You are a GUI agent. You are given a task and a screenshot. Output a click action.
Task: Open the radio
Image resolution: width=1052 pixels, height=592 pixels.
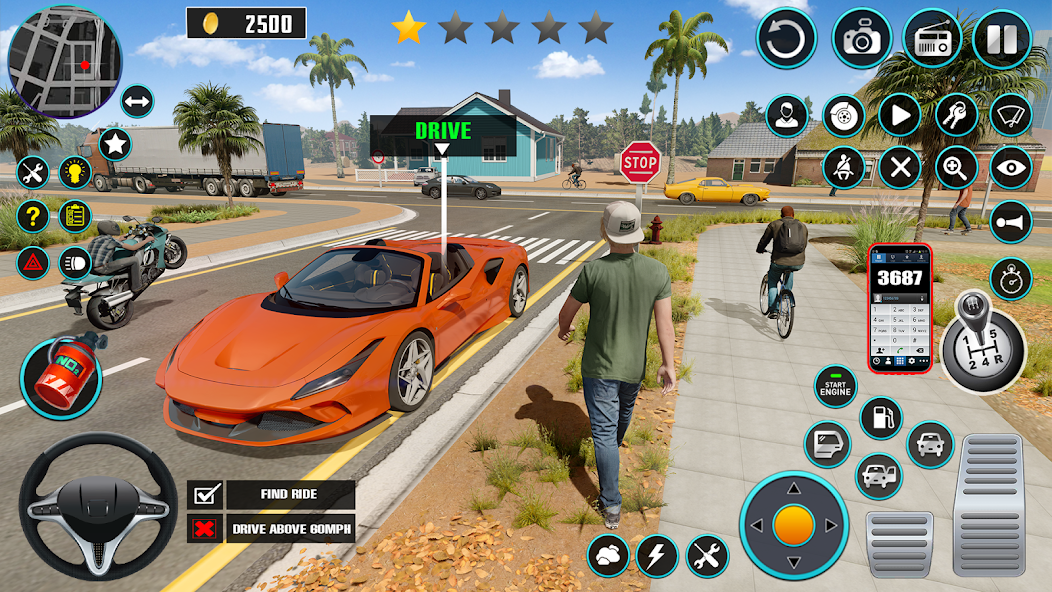click(932, 39)
